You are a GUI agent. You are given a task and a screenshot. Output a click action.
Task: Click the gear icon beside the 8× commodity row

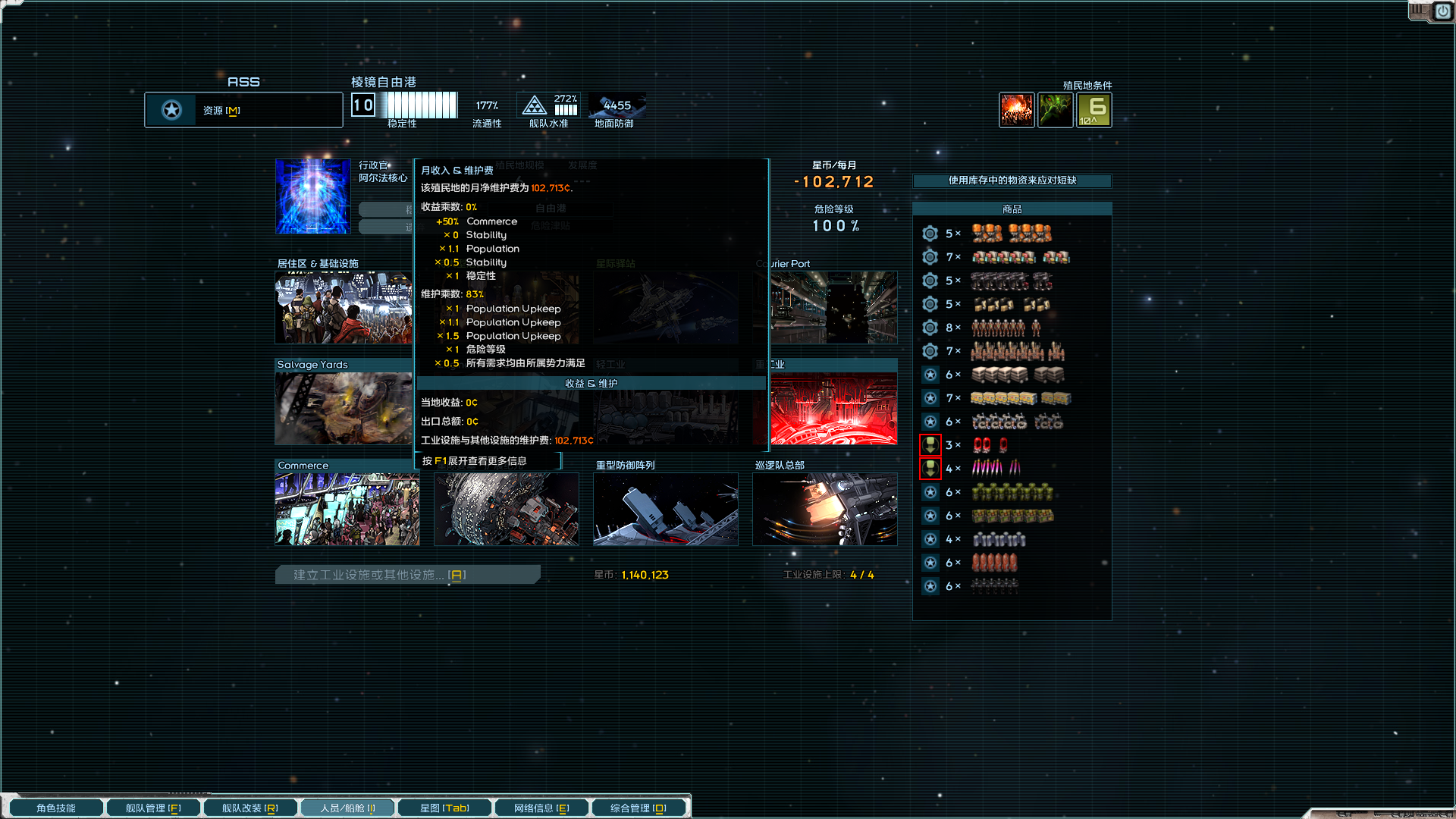[930, 328]
